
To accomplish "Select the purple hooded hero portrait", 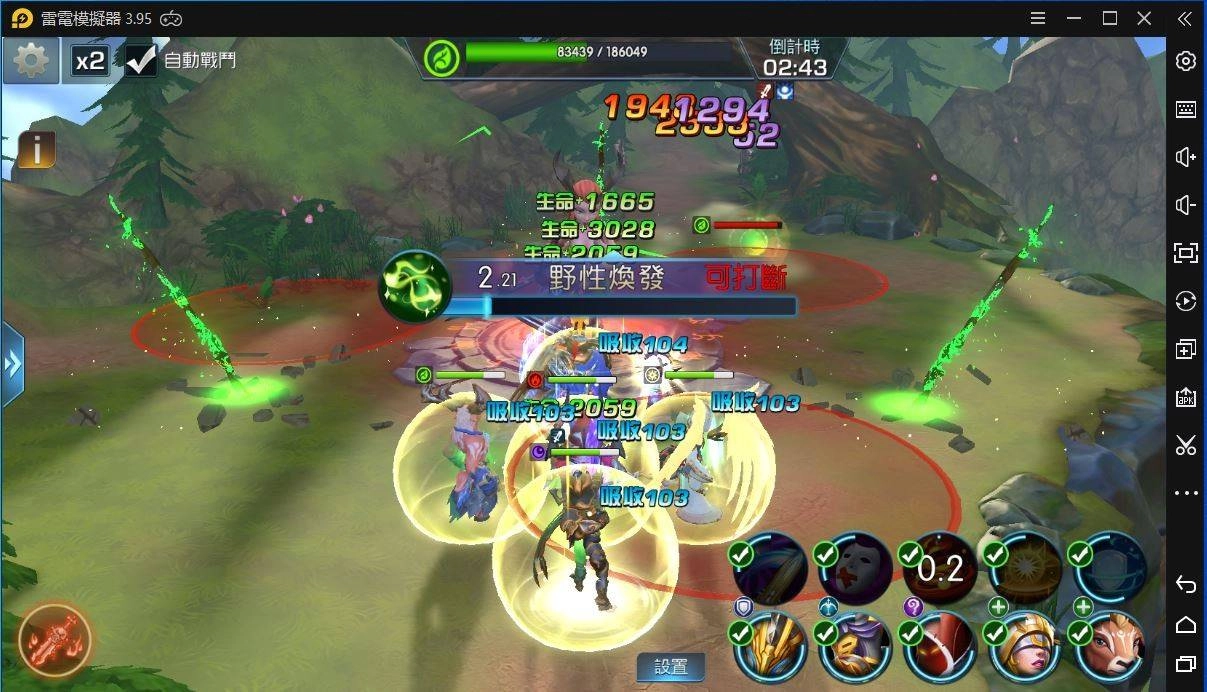I will (856, 645).
